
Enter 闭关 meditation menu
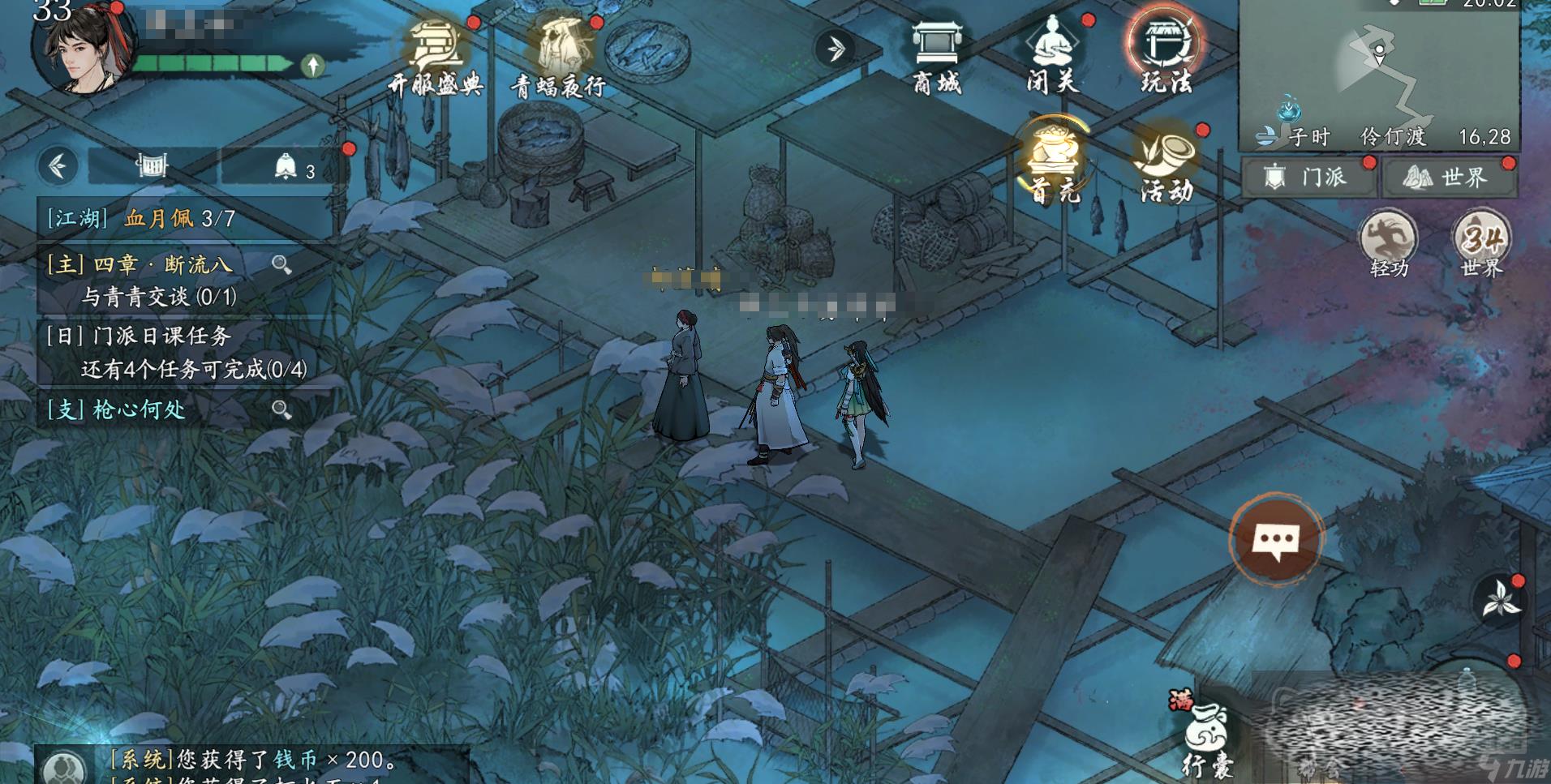(x=1053, y=55)
